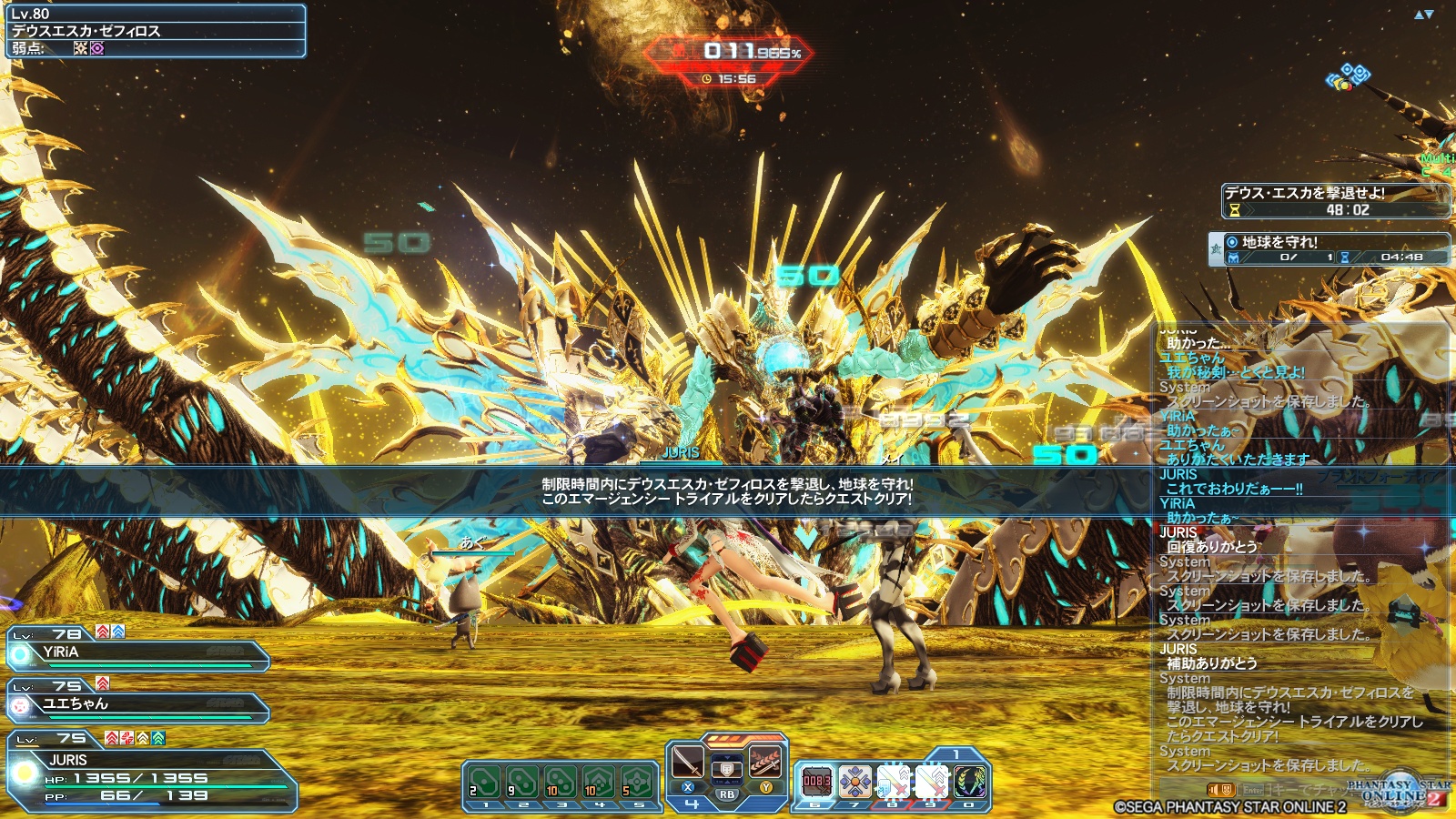Click the monomate item icon in slot 6
1456x819 pixels.
coord(818,779)
